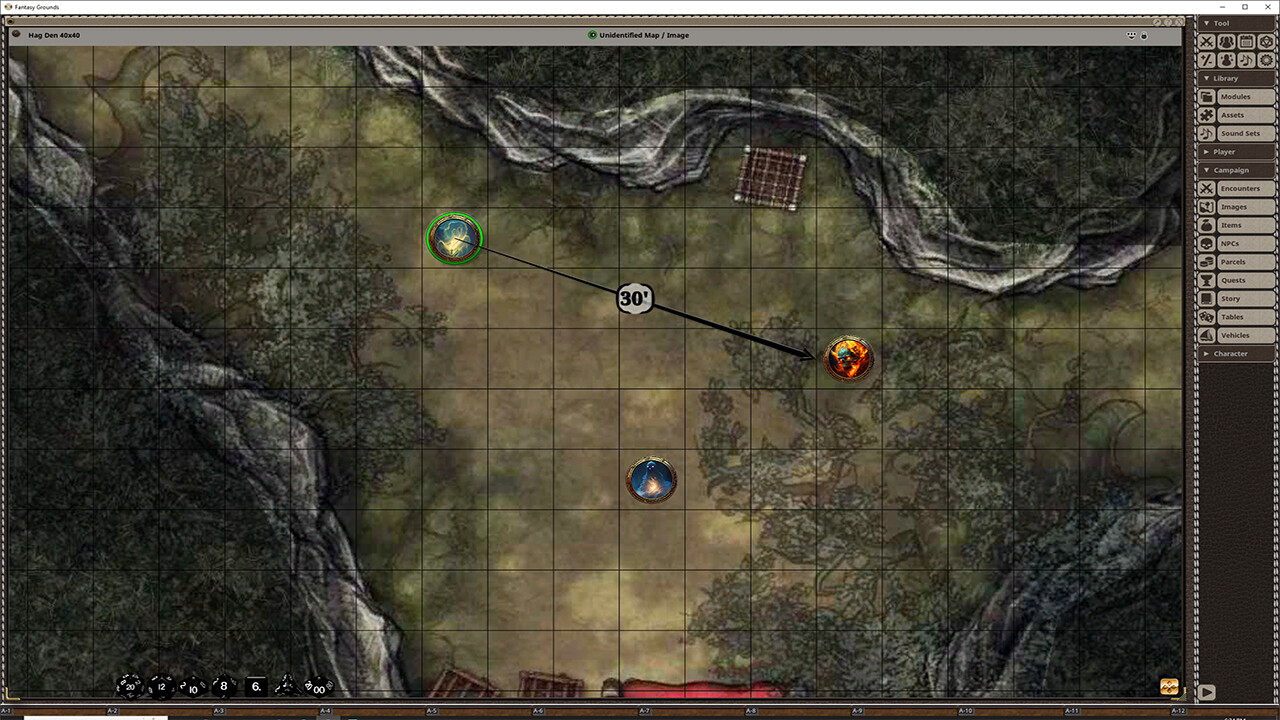Expand the Character section

[x=1230, y=353]
